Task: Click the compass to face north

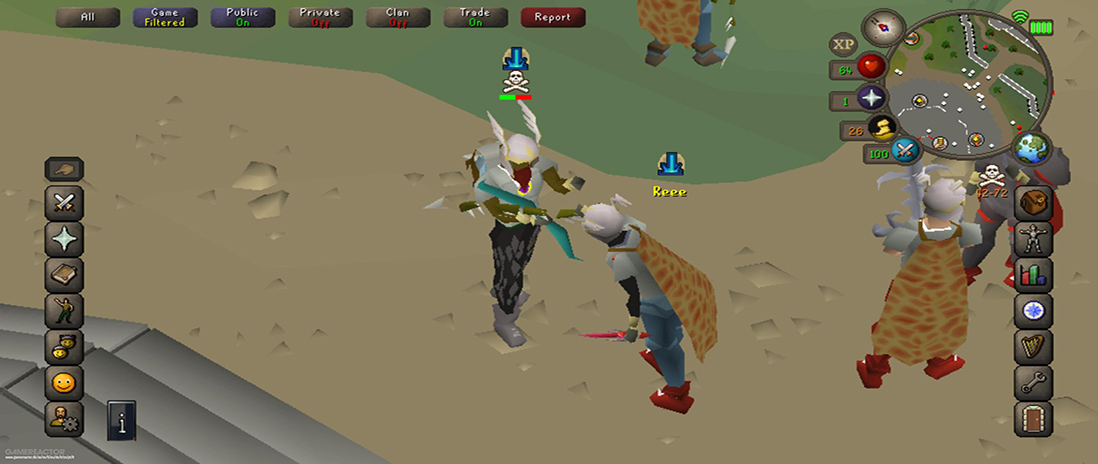Action: pyautogui.click(x=882, y=25)
